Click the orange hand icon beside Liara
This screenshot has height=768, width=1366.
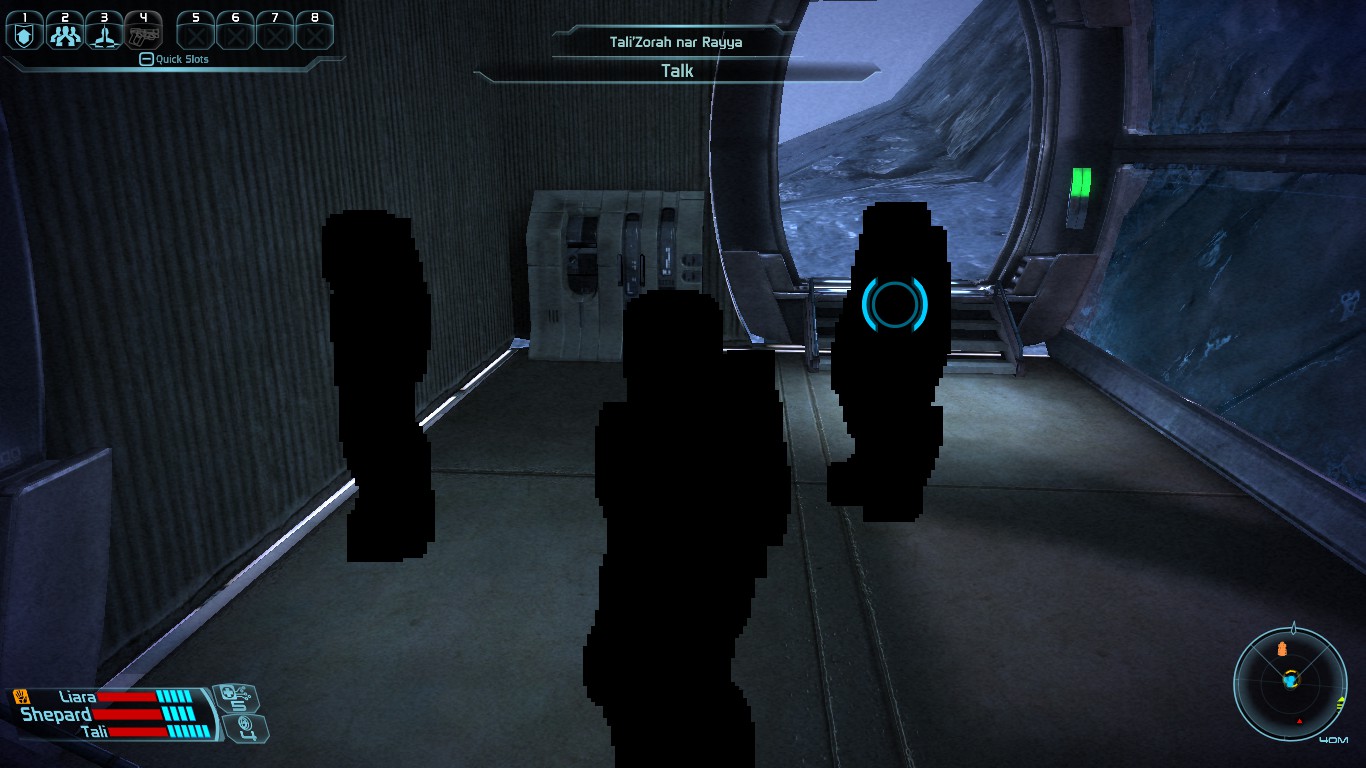click(x=21, y=696)
